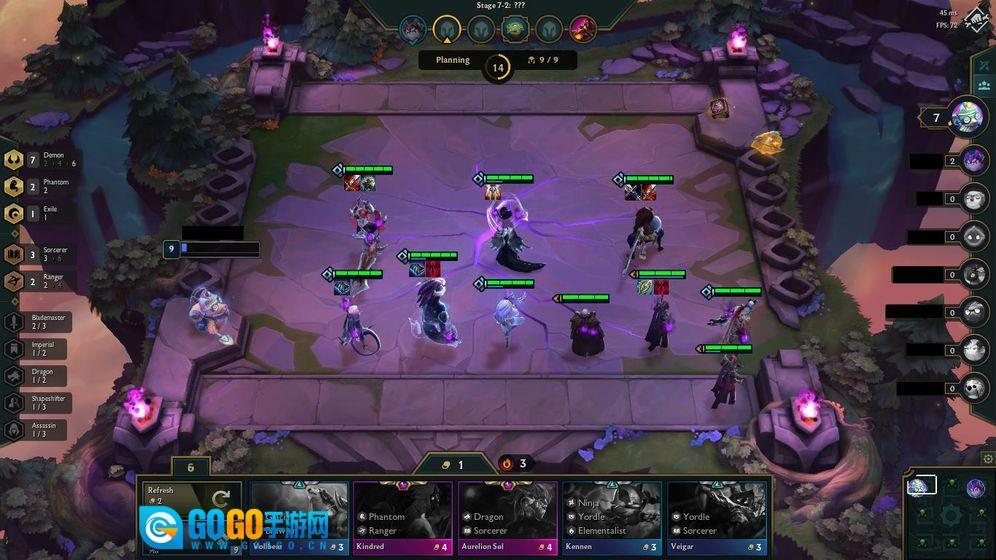Open the Ranger trait entry
996x560 pixels.
tap(16, 281)
